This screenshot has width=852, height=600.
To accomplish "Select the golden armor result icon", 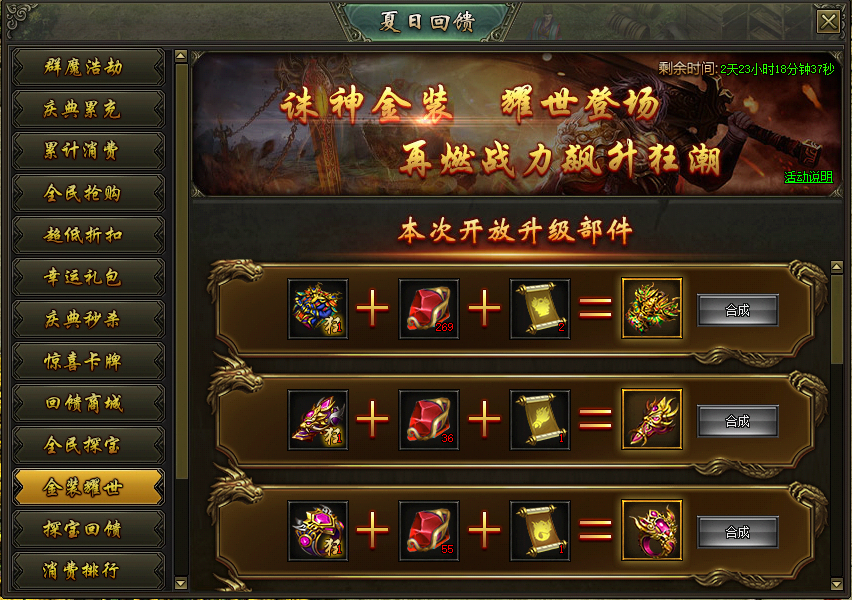I will (x=652, y=309).
